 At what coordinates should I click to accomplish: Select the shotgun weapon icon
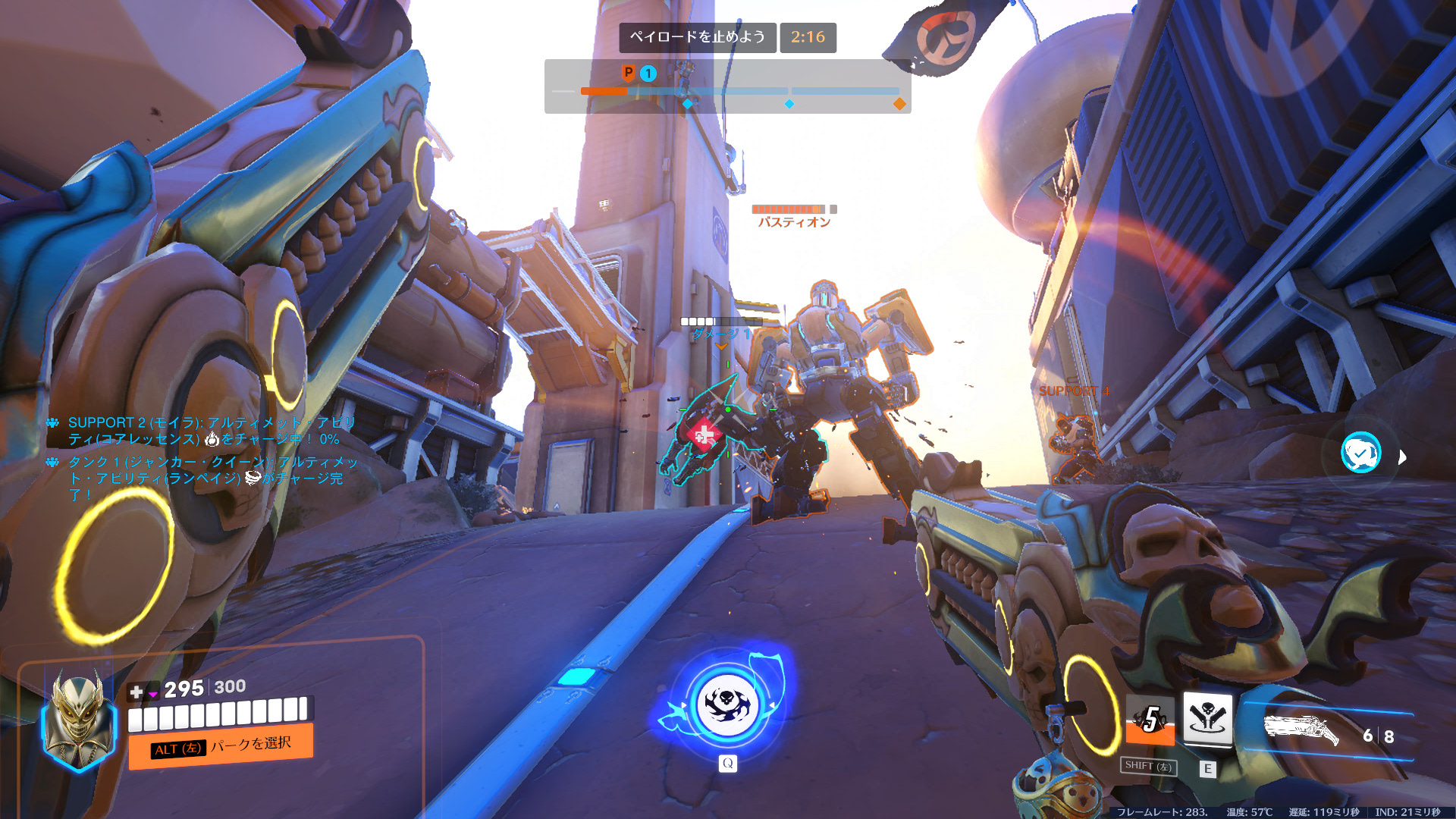pos(1300,730)
